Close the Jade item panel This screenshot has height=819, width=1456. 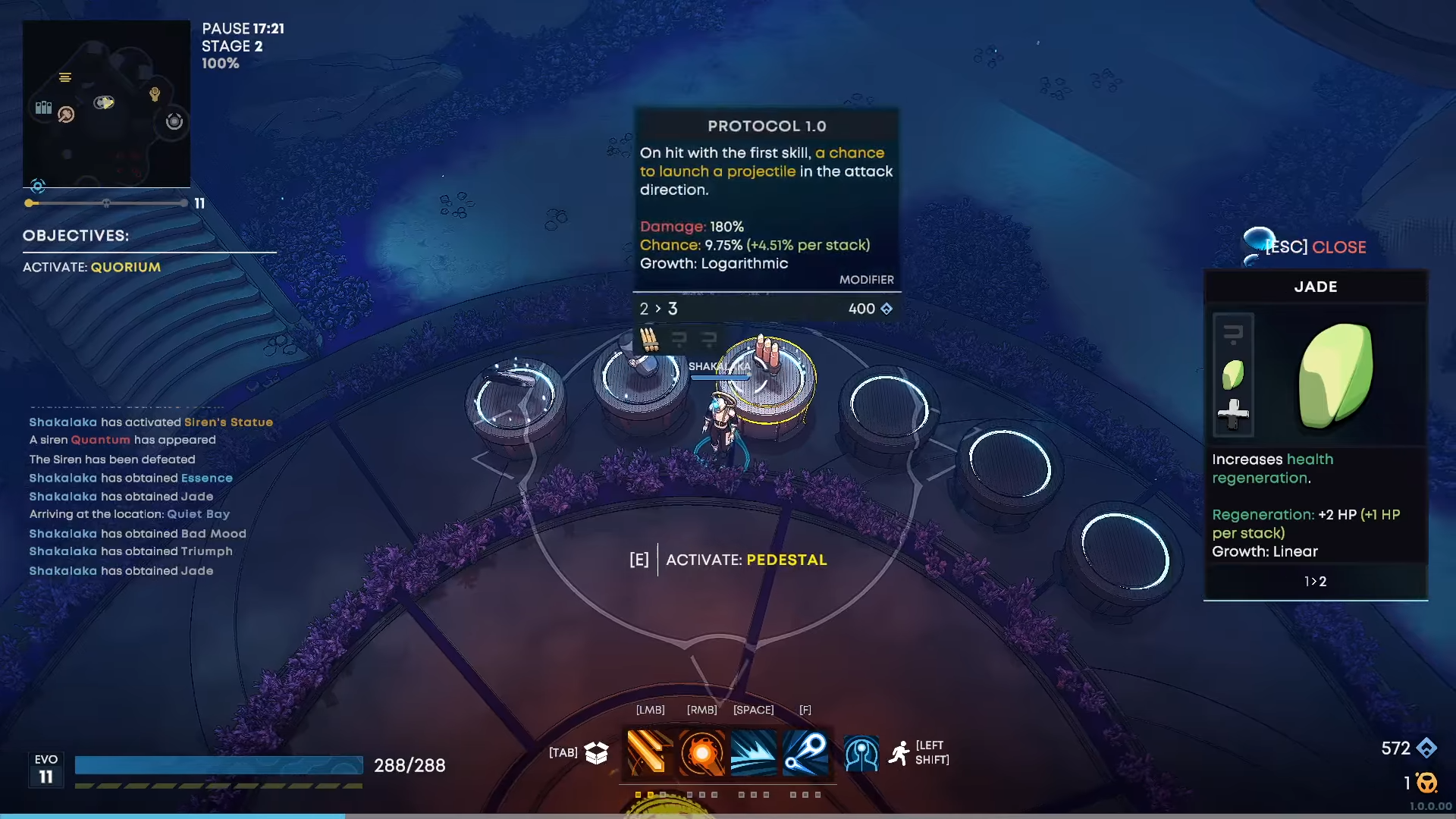1316,247
